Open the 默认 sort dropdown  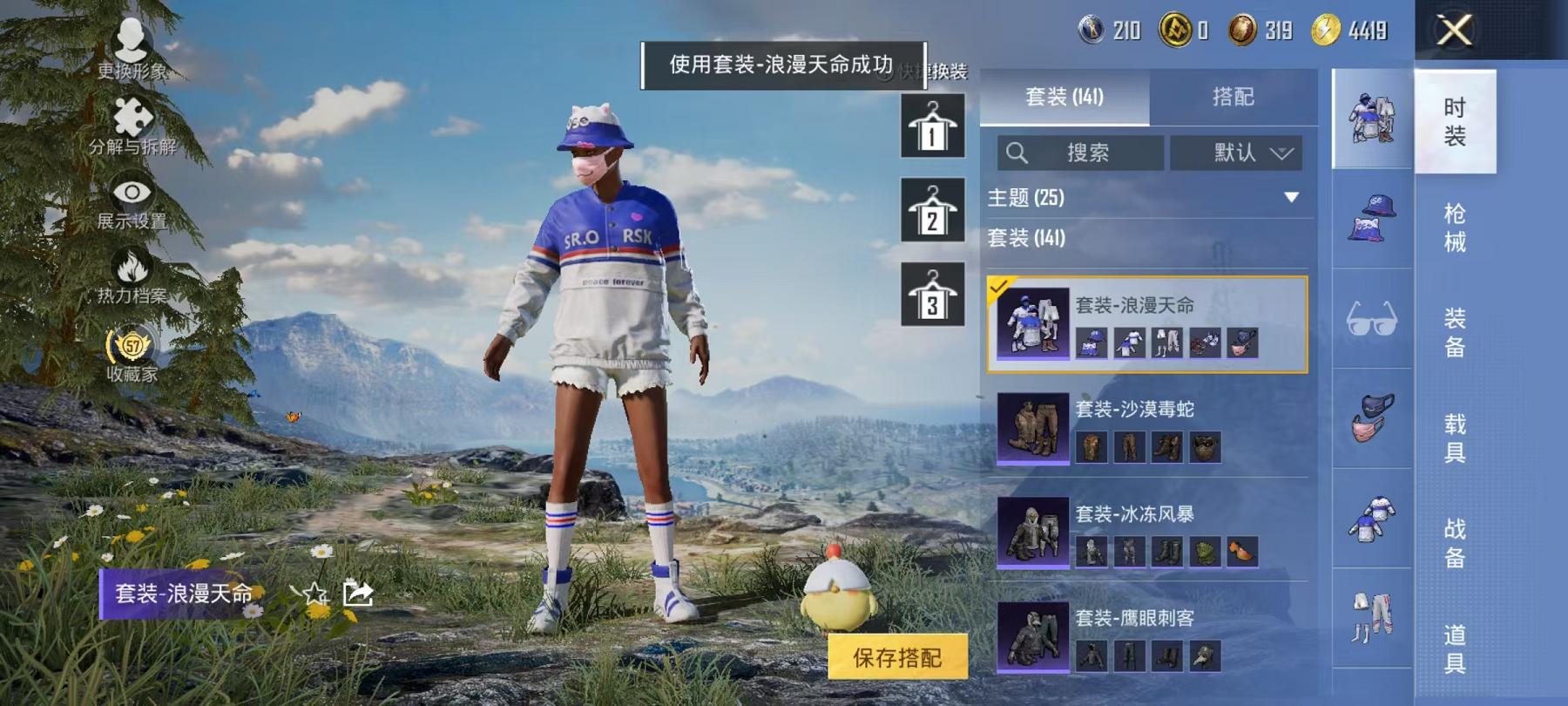coord(1237,153)
